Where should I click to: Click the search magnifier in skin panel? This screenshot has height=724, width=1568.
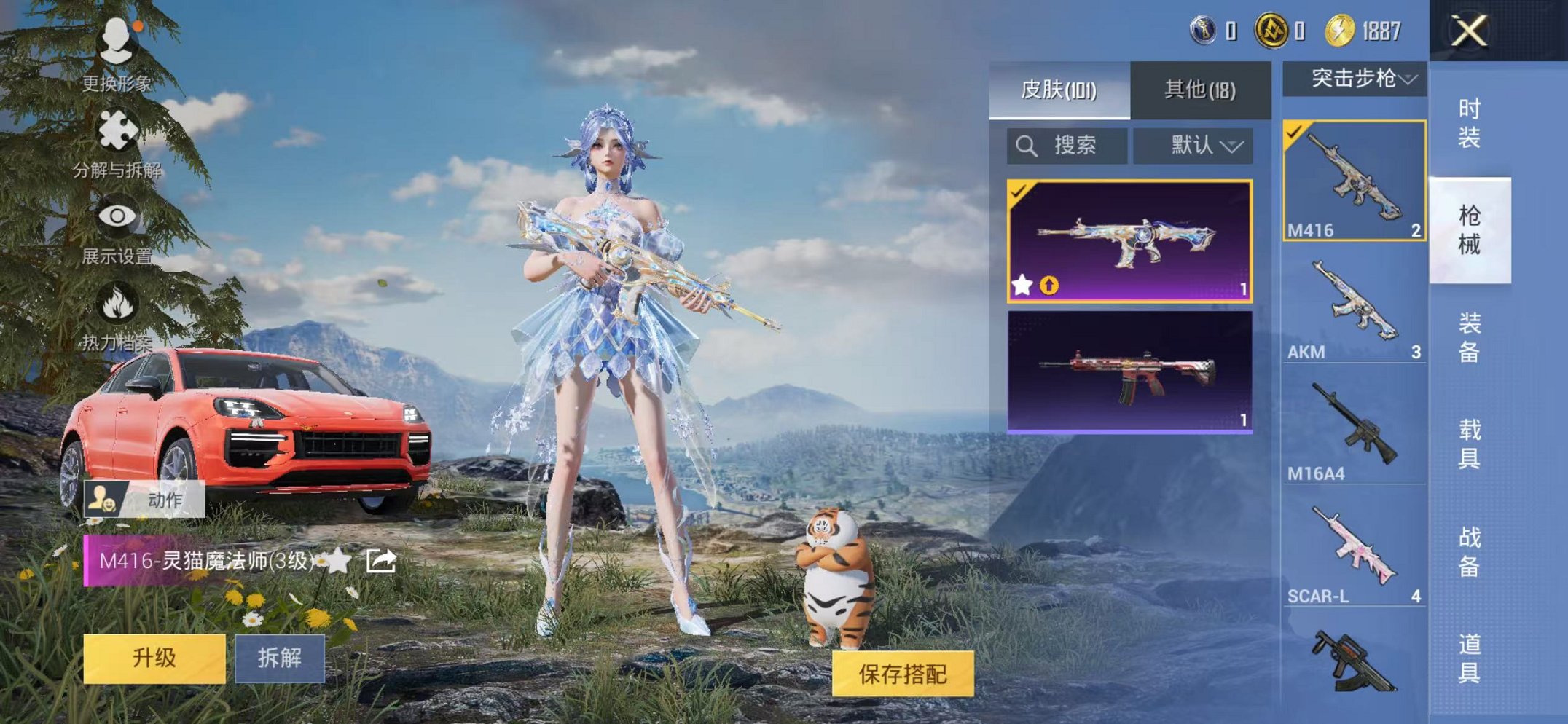click(x=1027, y=145)
